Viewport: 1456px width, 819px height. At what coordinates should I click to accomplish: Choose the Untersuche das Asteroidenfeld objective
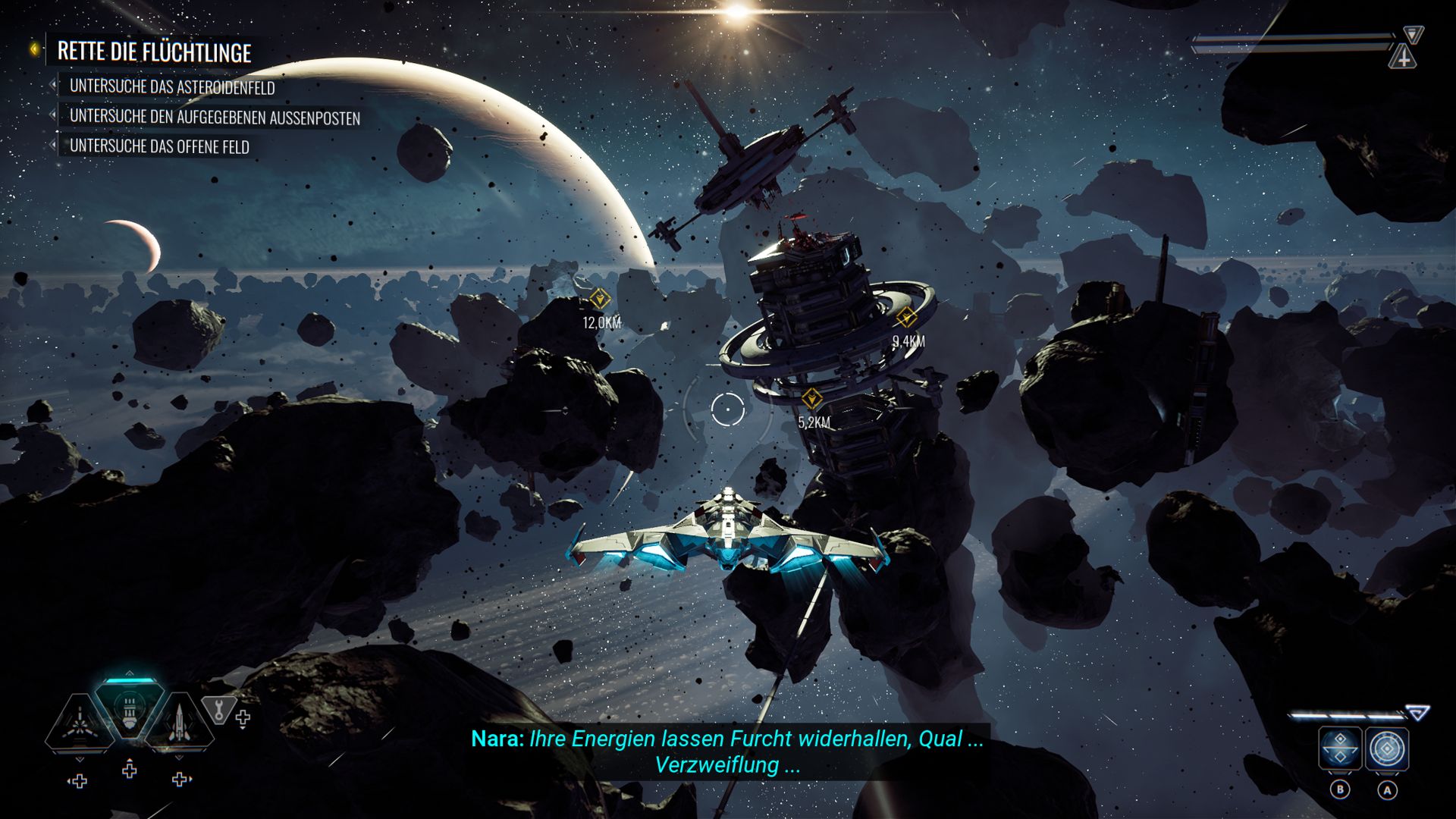click(172, 87)
